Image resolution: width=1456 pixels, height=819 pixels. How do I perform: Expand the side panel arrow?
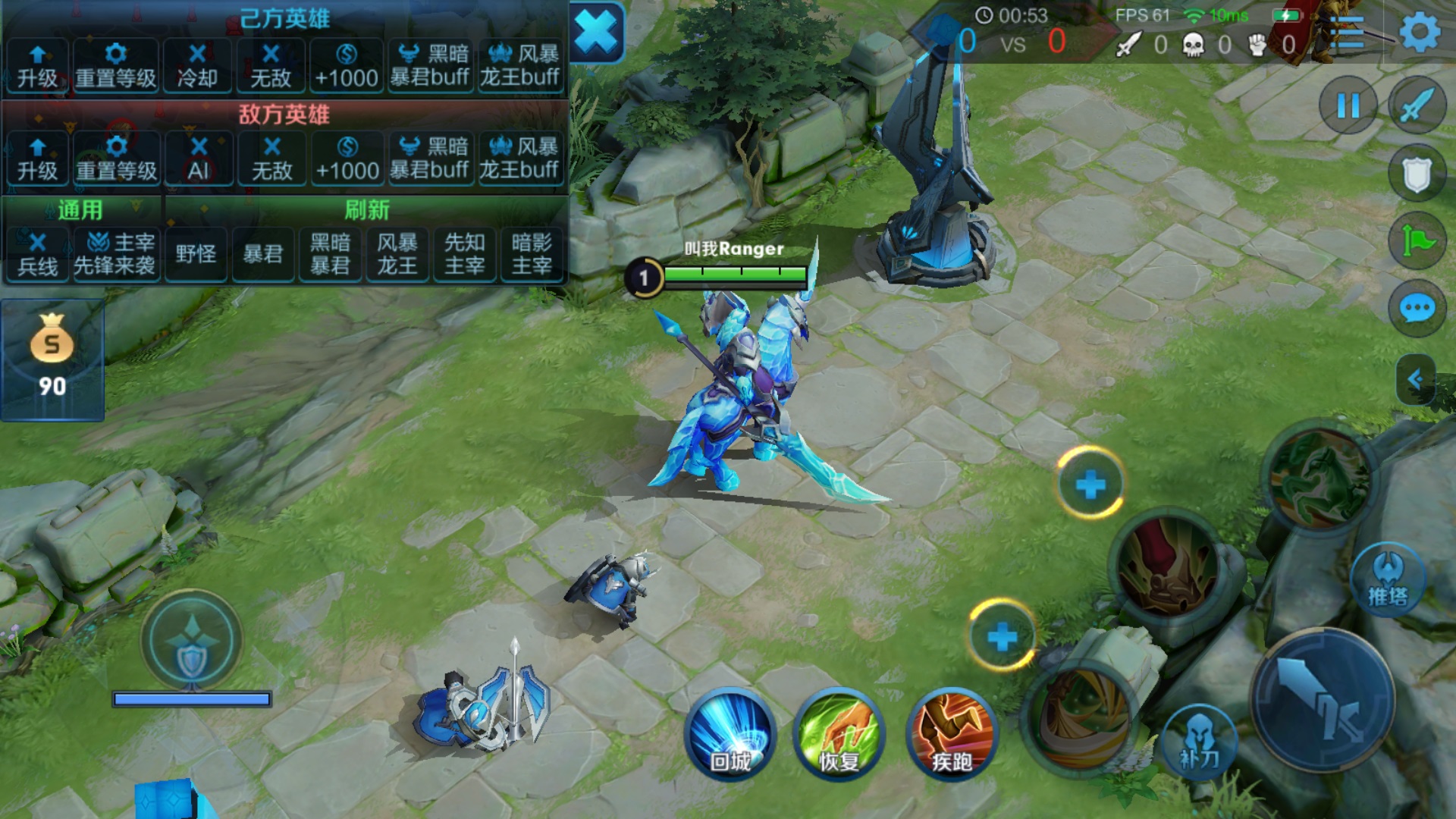1415,378
